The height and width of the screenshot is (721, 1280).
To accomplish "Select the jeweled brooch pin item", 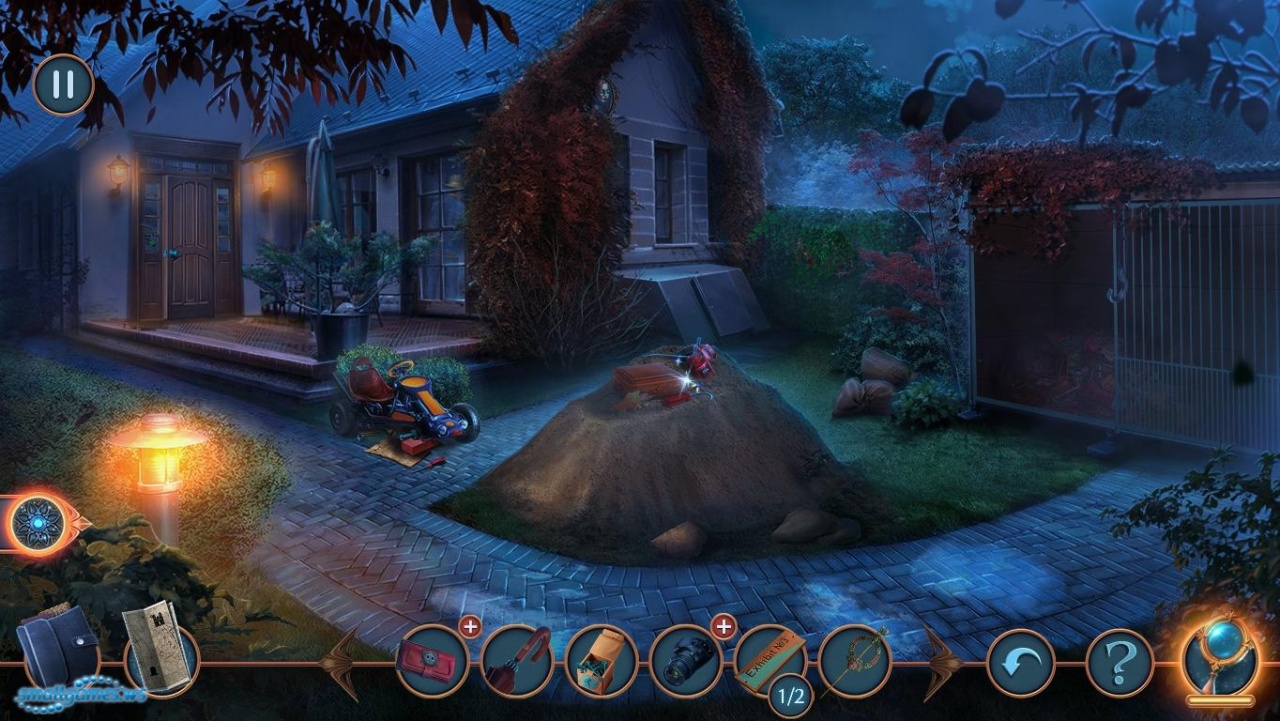I will coord(855,661).
